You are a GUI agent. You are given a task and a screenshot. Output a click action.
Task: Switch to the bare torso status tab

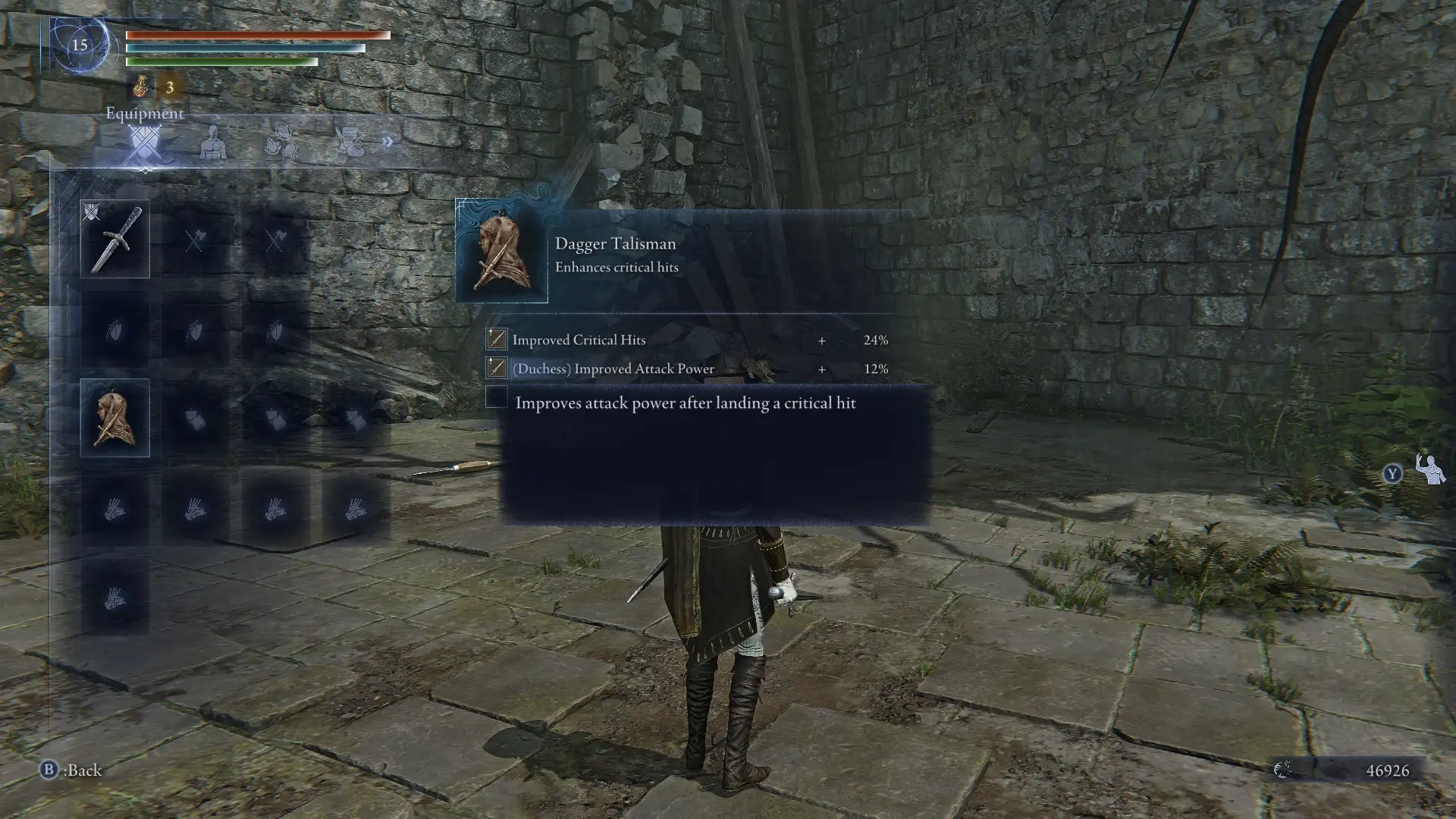[213, 142]
